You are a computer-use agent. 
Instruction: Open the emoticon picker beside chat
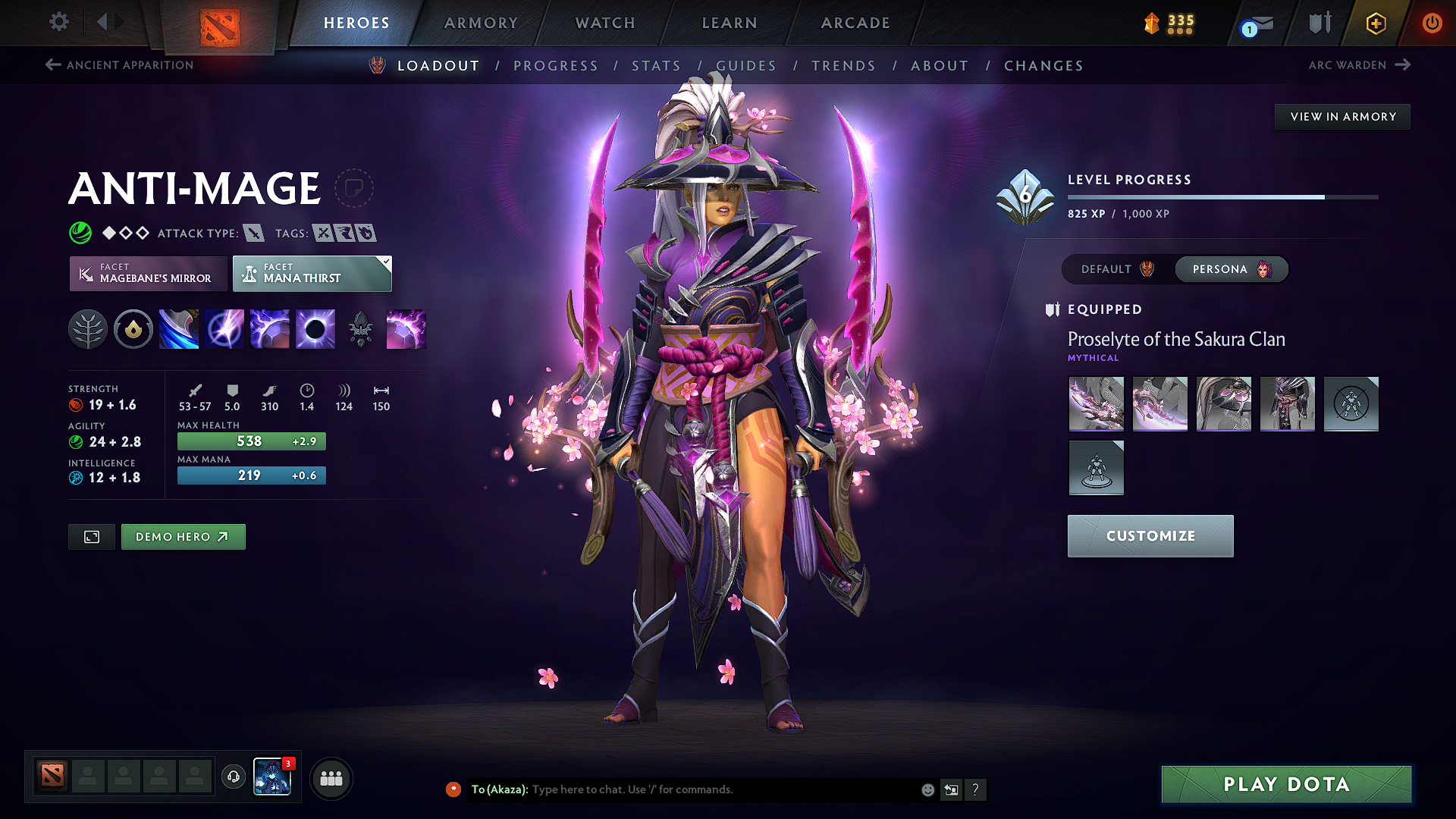[927, 789]
